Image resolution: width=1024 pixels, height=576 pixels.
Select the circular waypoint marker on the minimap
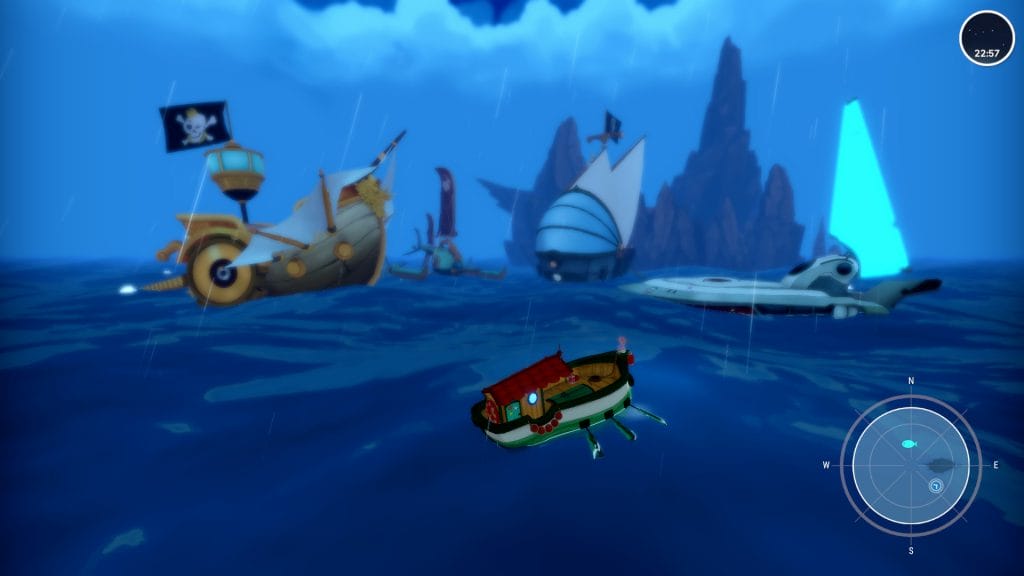[x=936, y=486]
